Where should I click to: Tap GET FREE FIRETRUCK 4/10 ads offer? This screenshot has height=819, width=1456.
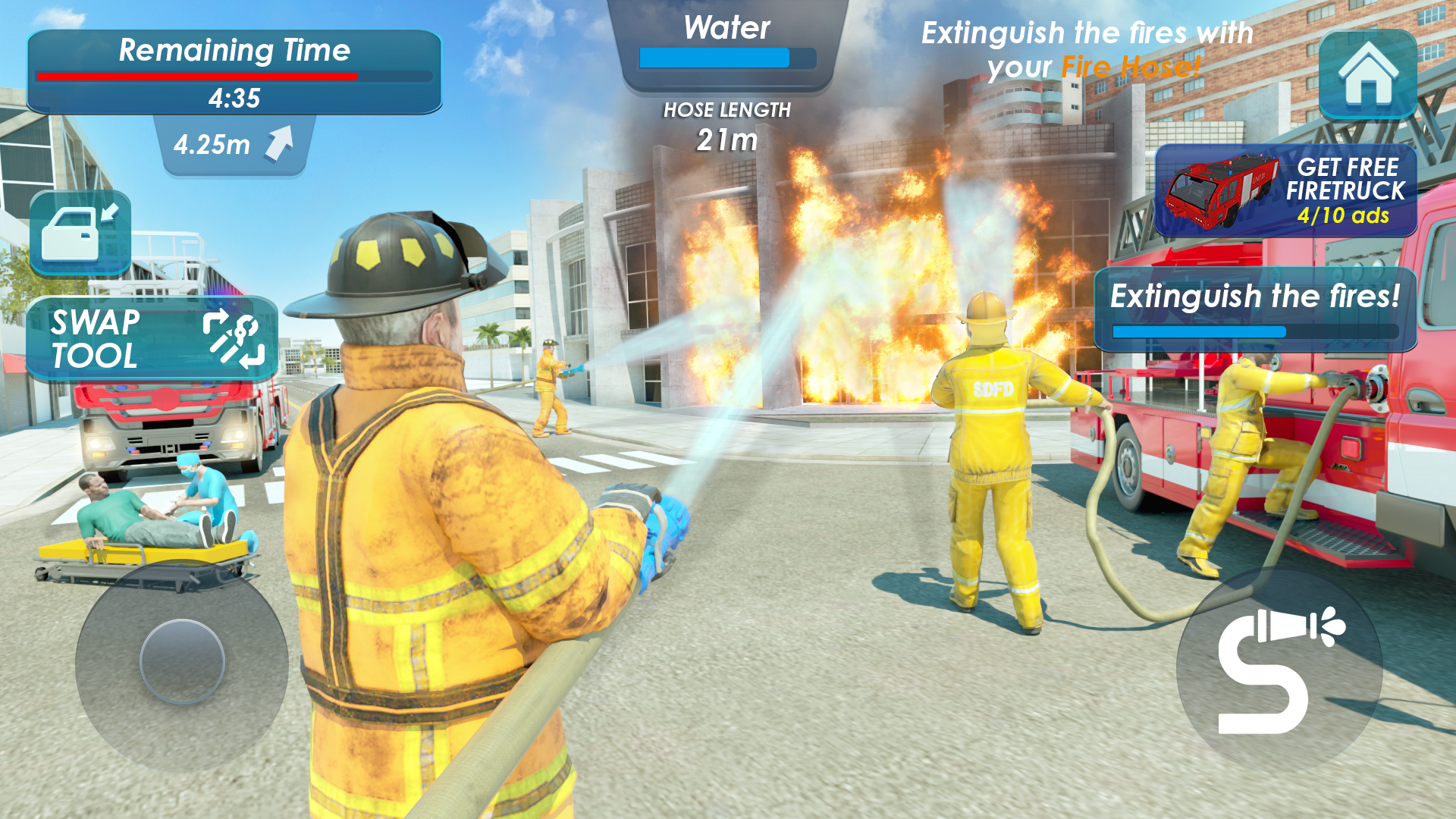pos(1282,190)
